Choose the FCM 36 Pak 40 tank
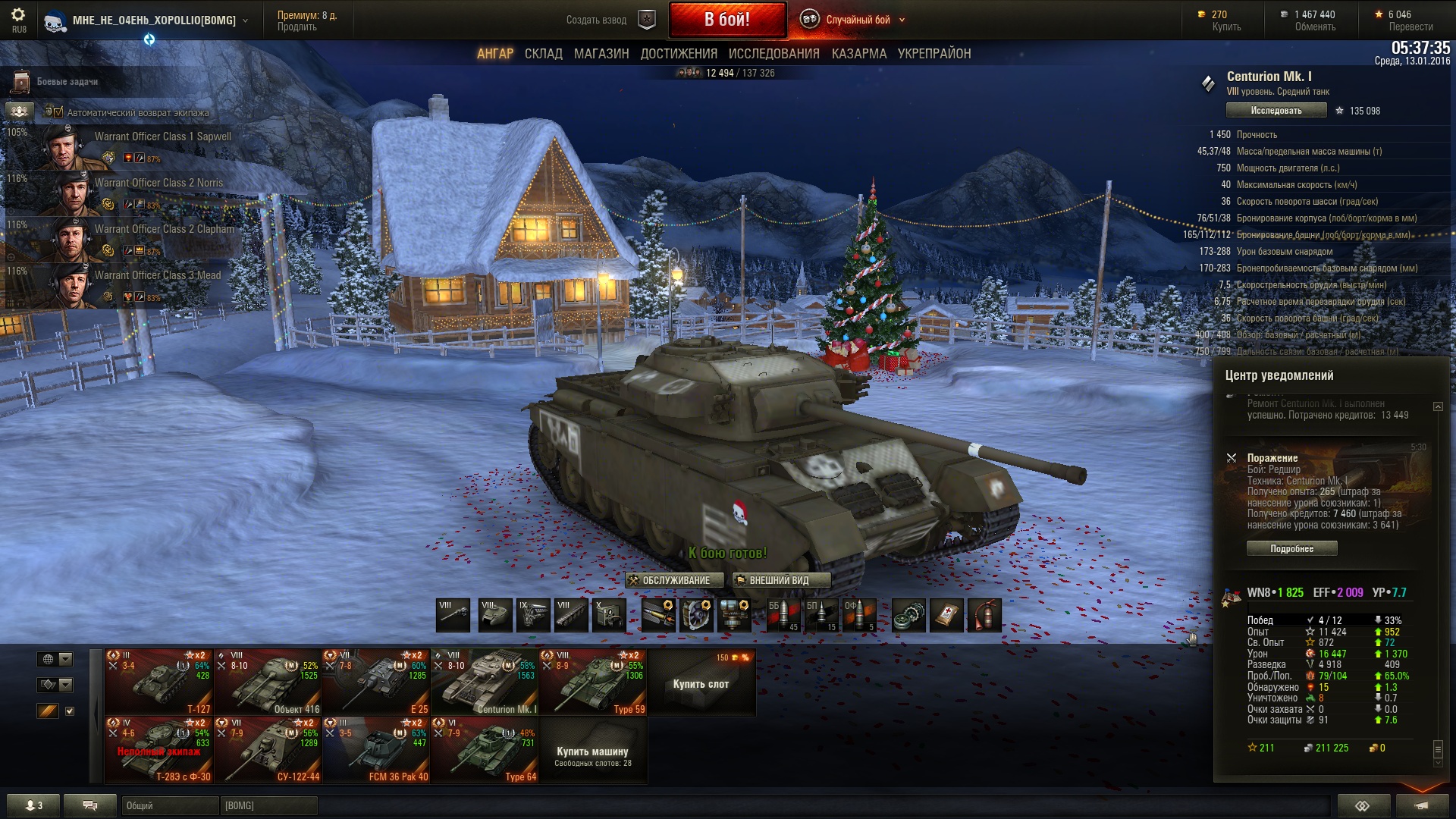The height and width of the screenshot is (819, 1456). 376,750
